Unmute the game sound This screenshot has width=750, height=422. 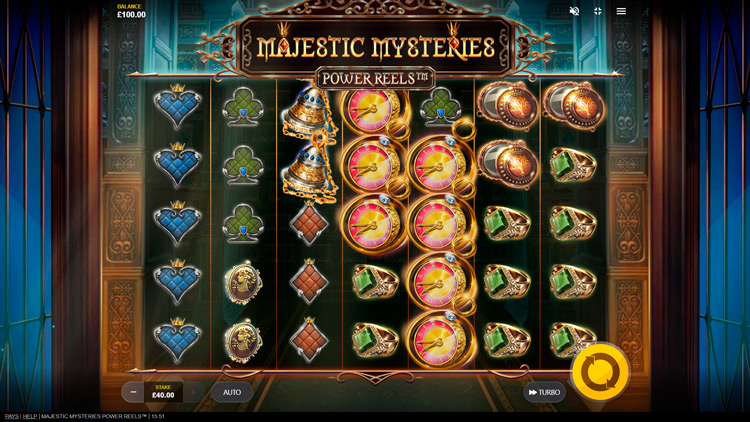coord(574,11)
